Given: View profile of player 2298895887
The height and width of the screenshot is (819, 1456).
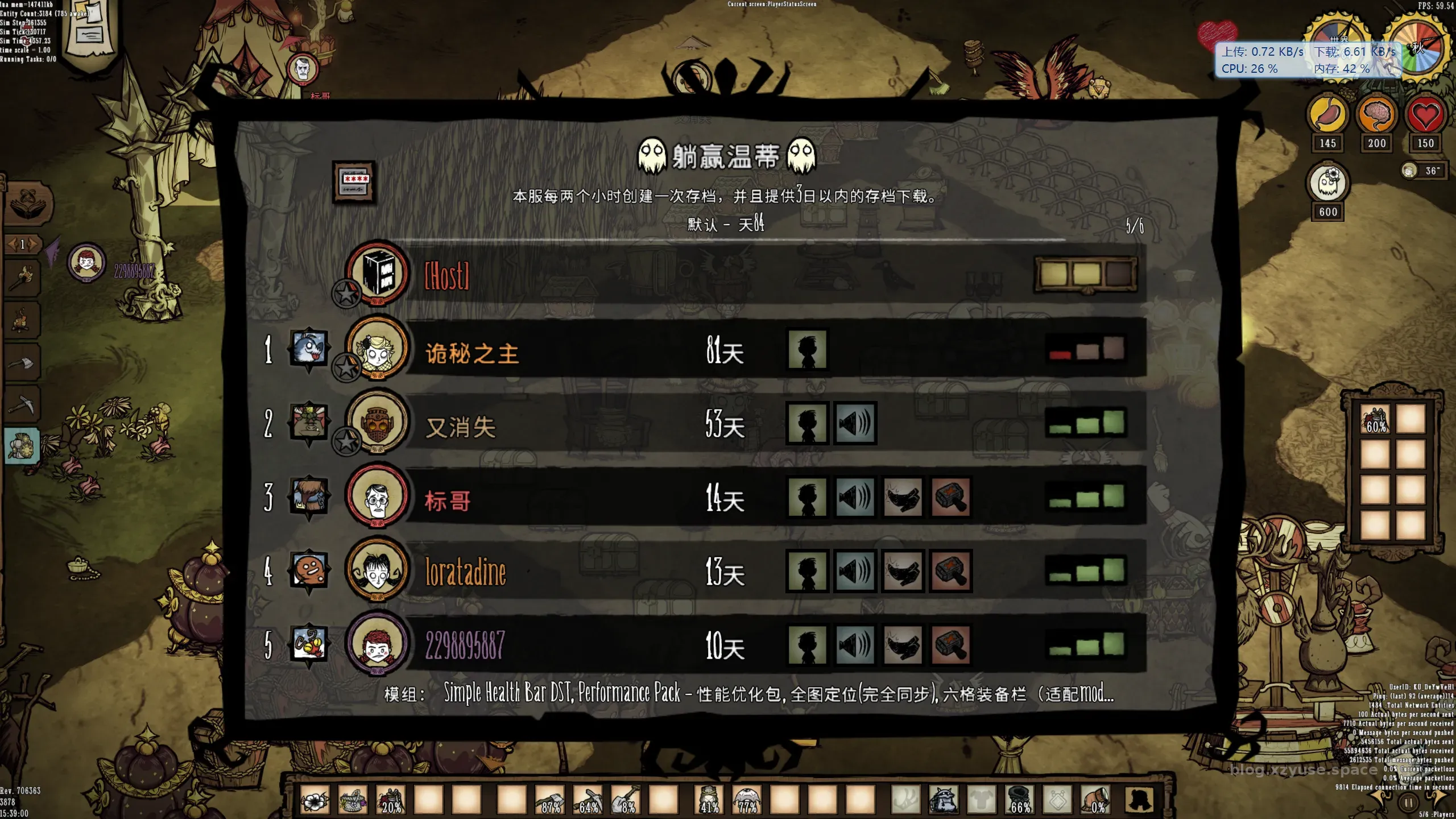Looking at the screenshot, I should (807, 645).
